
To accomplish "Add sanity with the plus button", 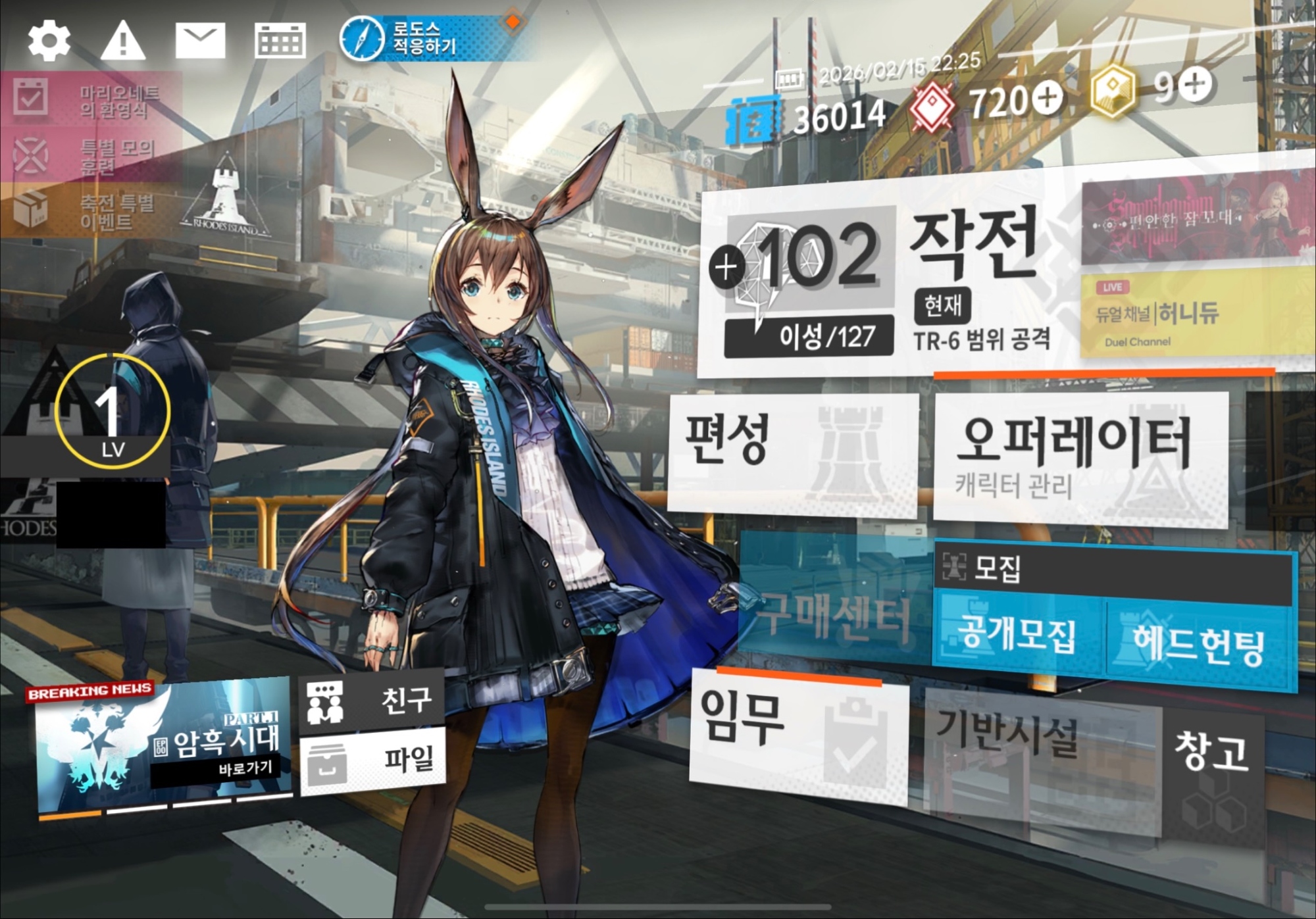I will (726, 267).
